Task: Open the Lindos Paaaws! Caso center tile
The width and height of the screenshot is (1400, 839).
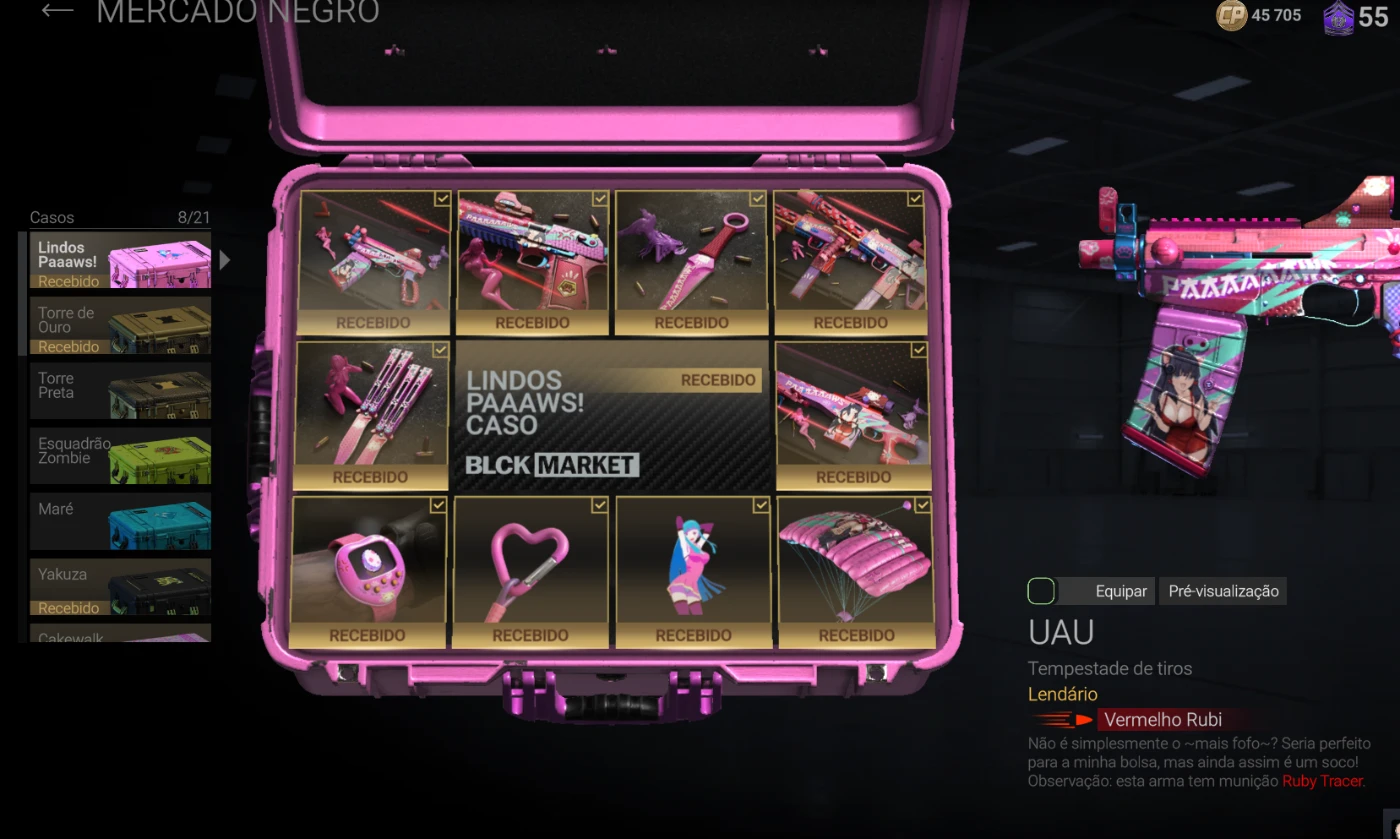Action: tap(612, 417)
